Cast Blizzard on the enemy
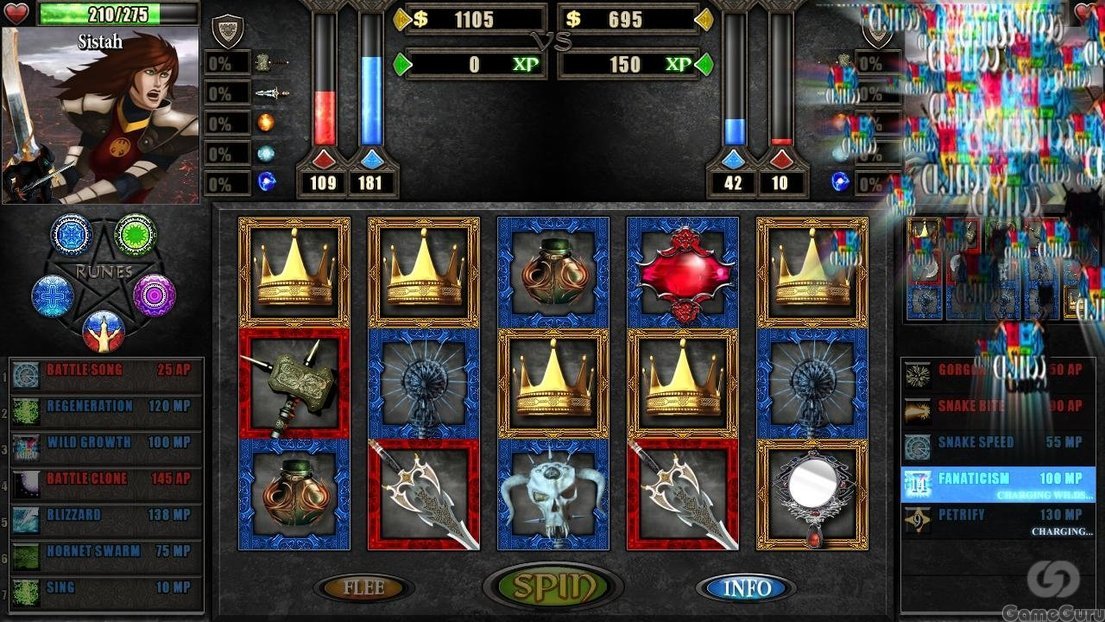The width and height of the screenshot is (1105, 622). pos(106,515)
